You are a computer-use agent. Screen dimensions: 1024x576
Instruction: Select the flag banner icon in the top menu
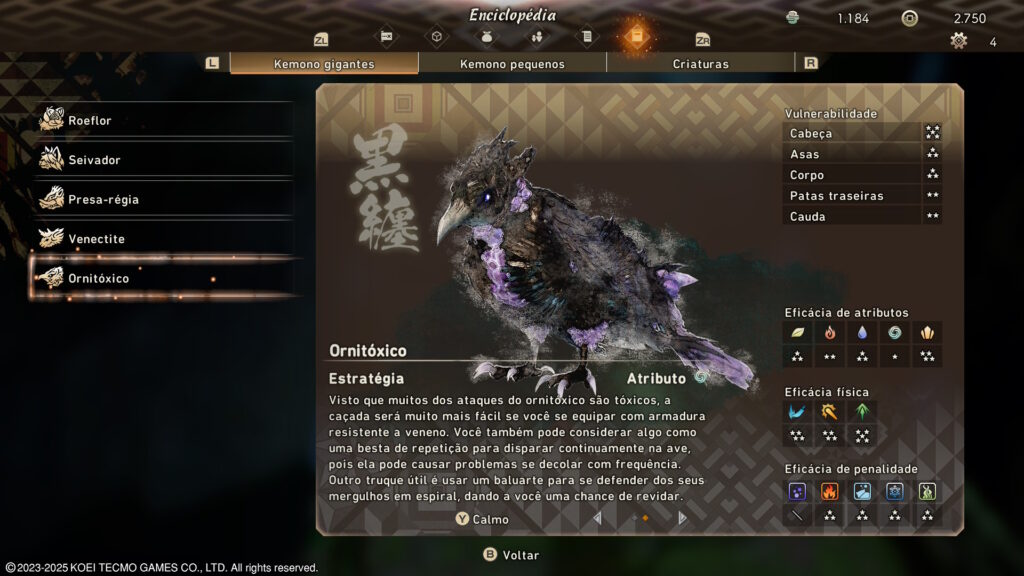pos(386,38)
